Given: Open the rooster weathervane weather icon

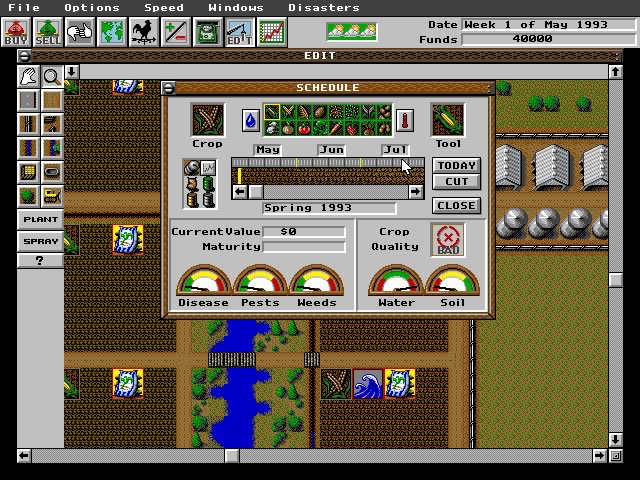Looking at the screenshot, I should point(144,33).
